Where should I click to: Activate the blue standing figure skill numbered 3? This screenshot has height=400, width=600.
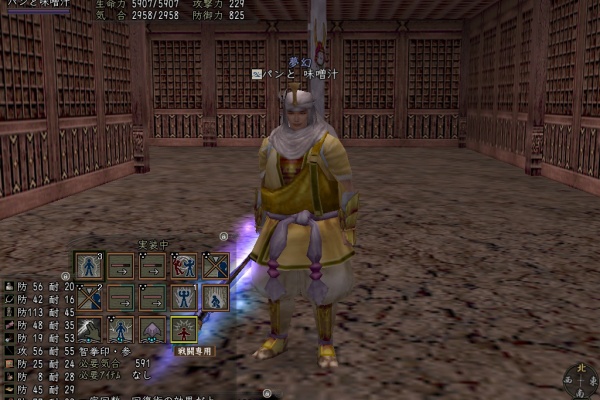coord(89,265)
